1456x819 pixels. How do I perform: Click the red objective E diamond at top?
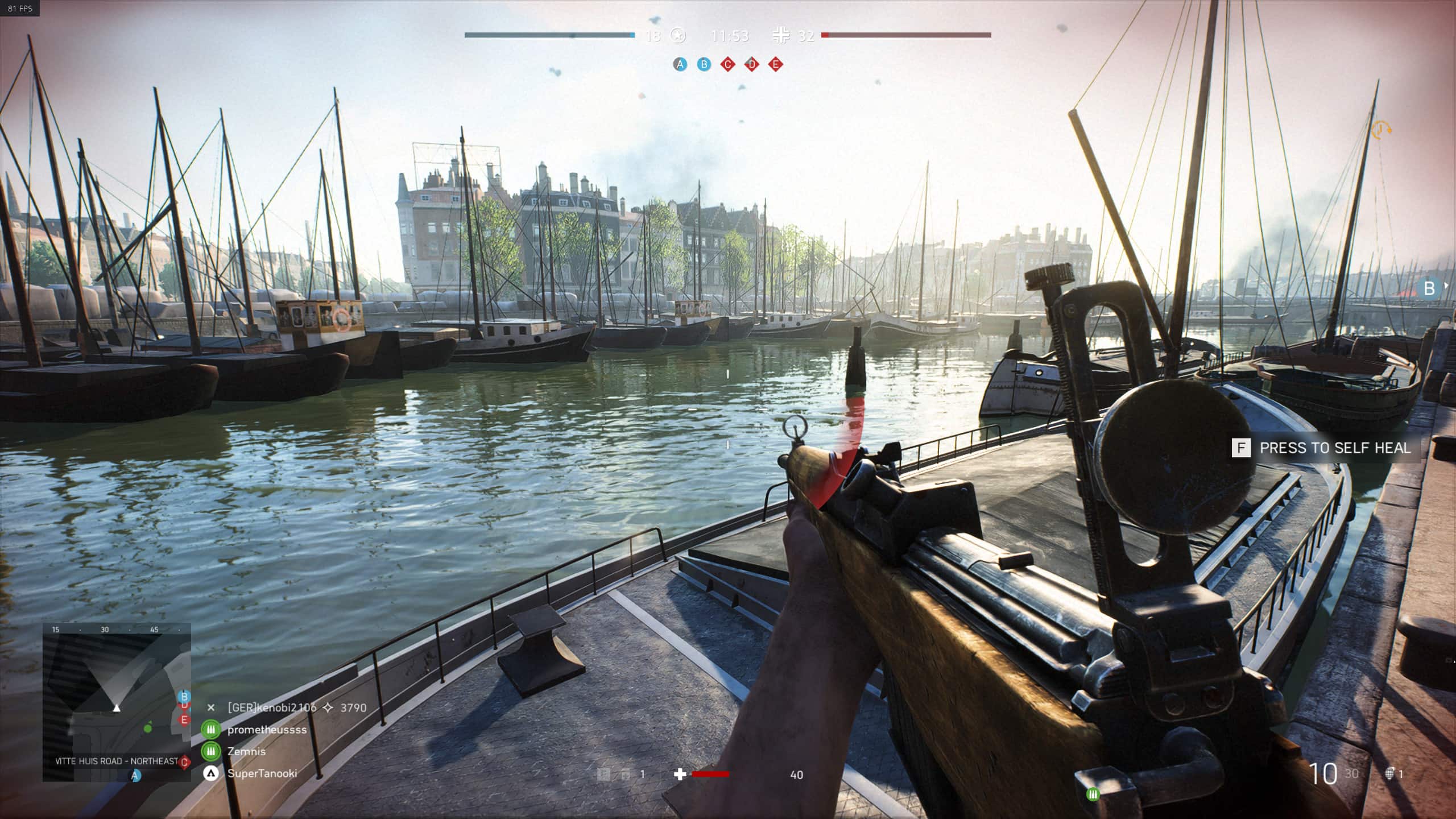click(x=776, y=64)
